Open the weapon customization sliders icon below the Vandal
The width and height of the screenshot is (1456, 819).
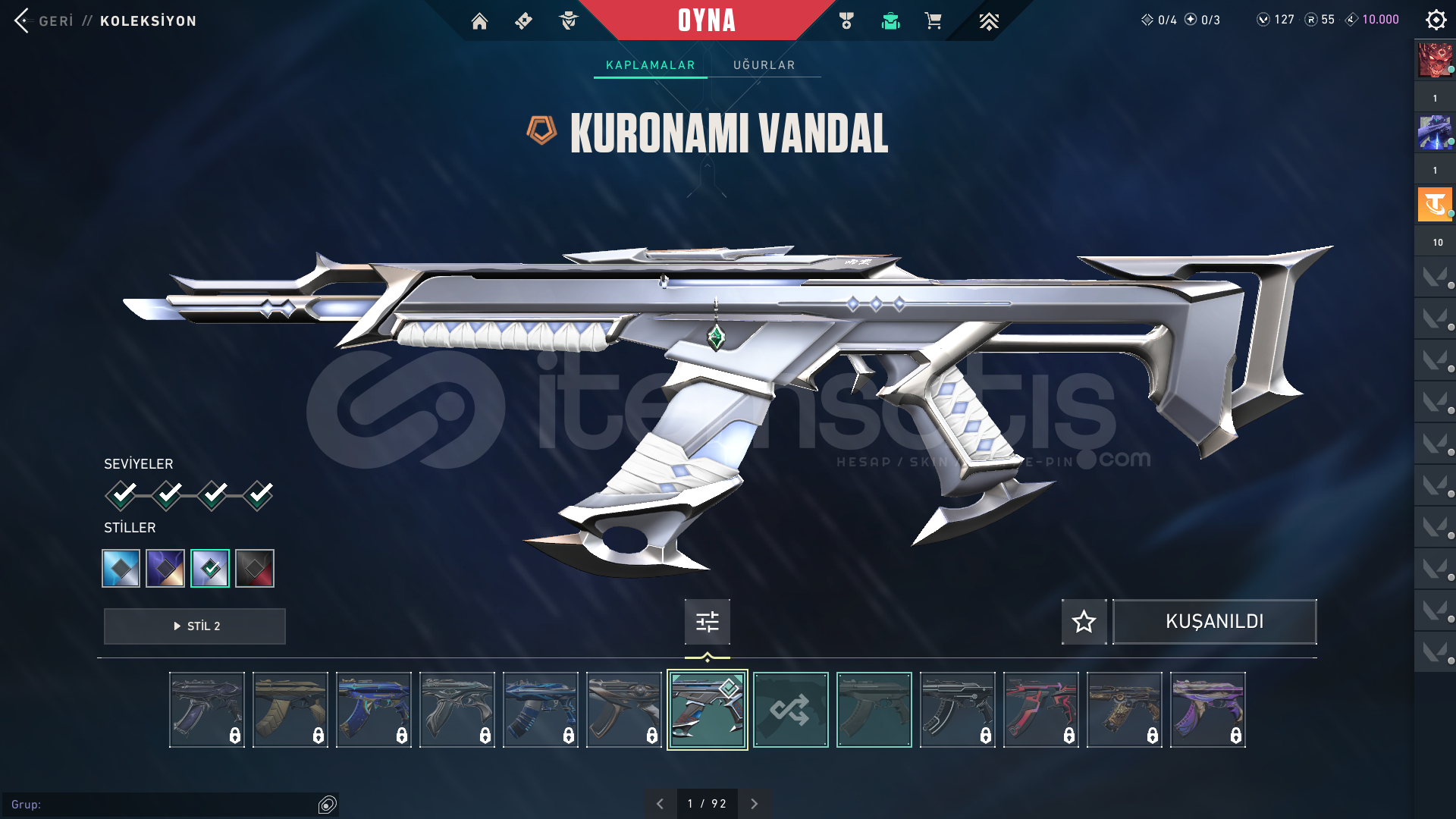pyautogui.click(x=707, y=622)
